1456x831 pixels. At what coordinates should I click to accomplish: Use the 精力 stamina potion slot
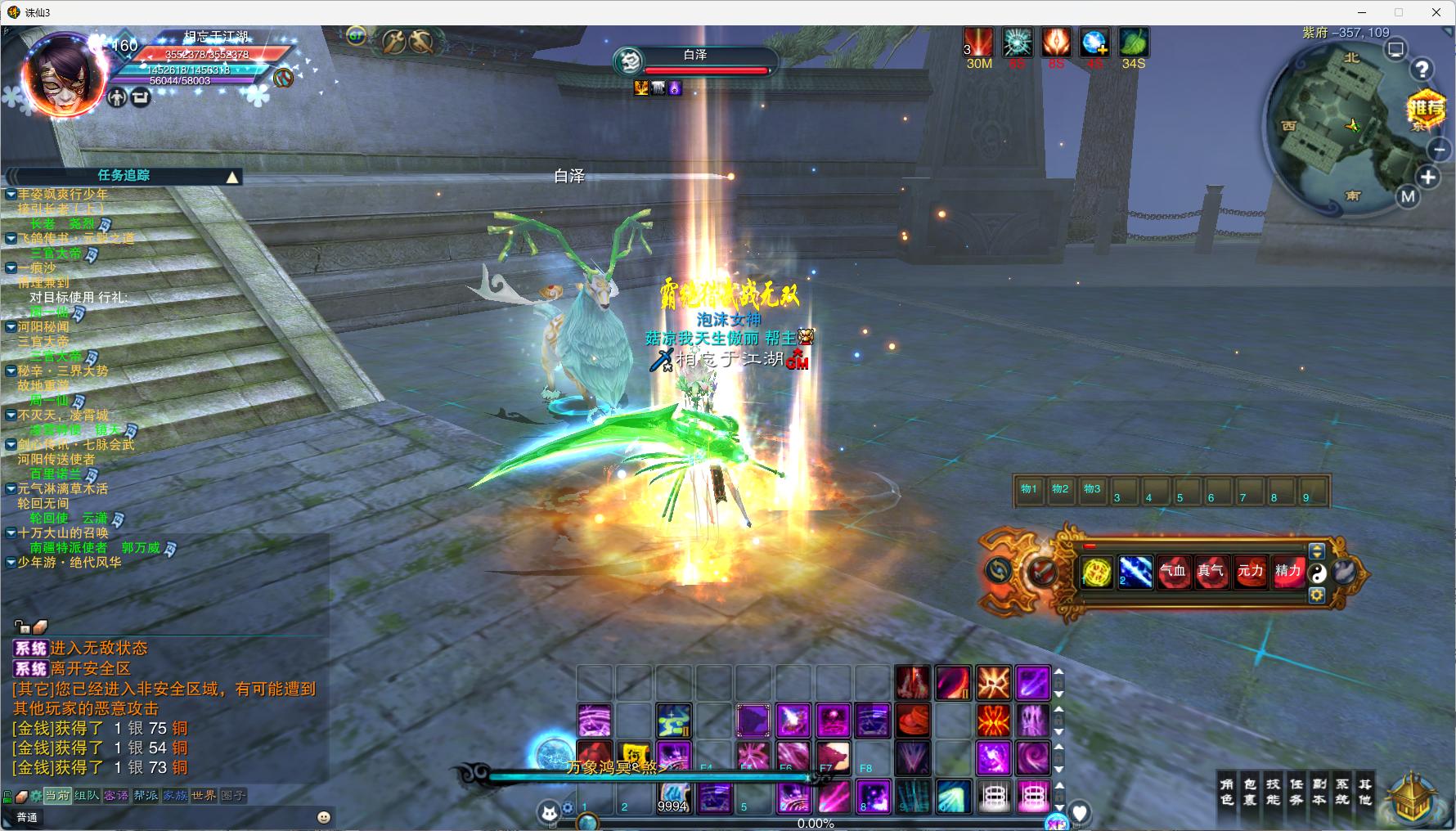click(1287, 571)
